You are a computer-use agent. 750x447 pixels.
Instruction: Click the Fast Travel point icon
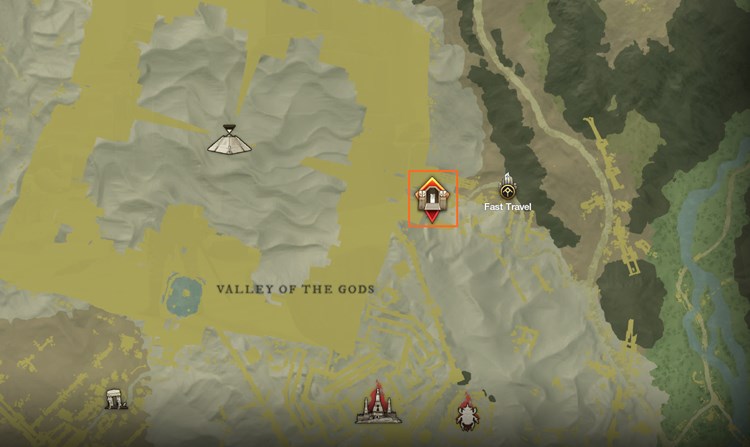coord(509,187)
